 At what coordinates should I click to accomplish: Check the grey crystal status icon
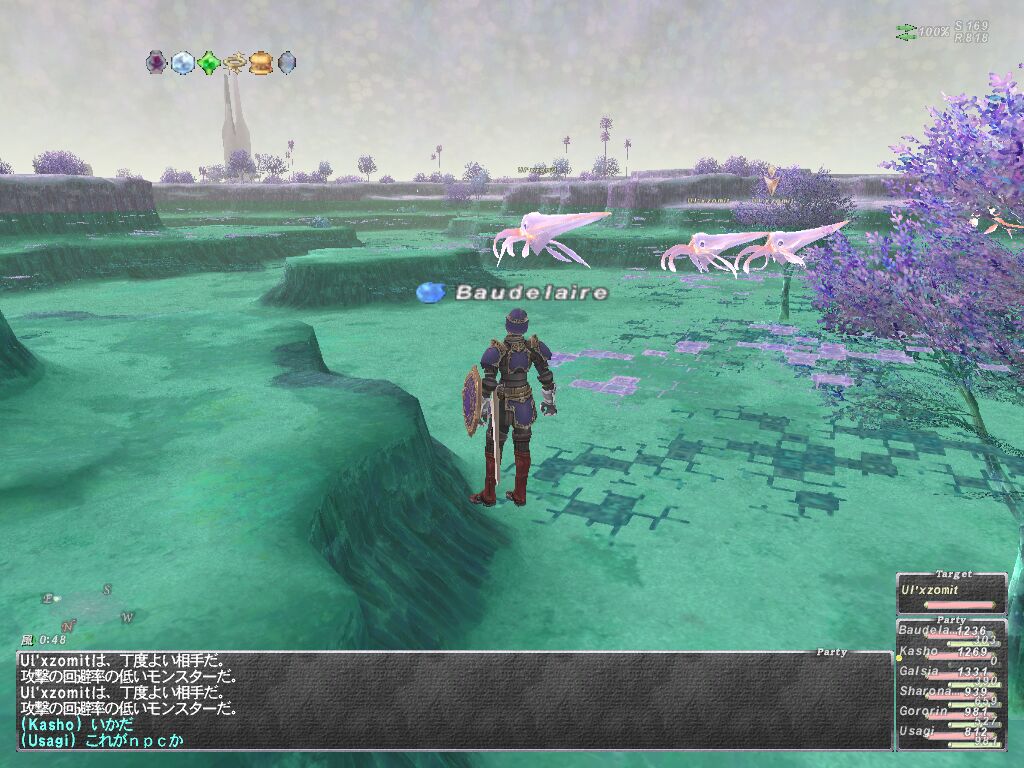pyautogui.click(x=286, y=63)
